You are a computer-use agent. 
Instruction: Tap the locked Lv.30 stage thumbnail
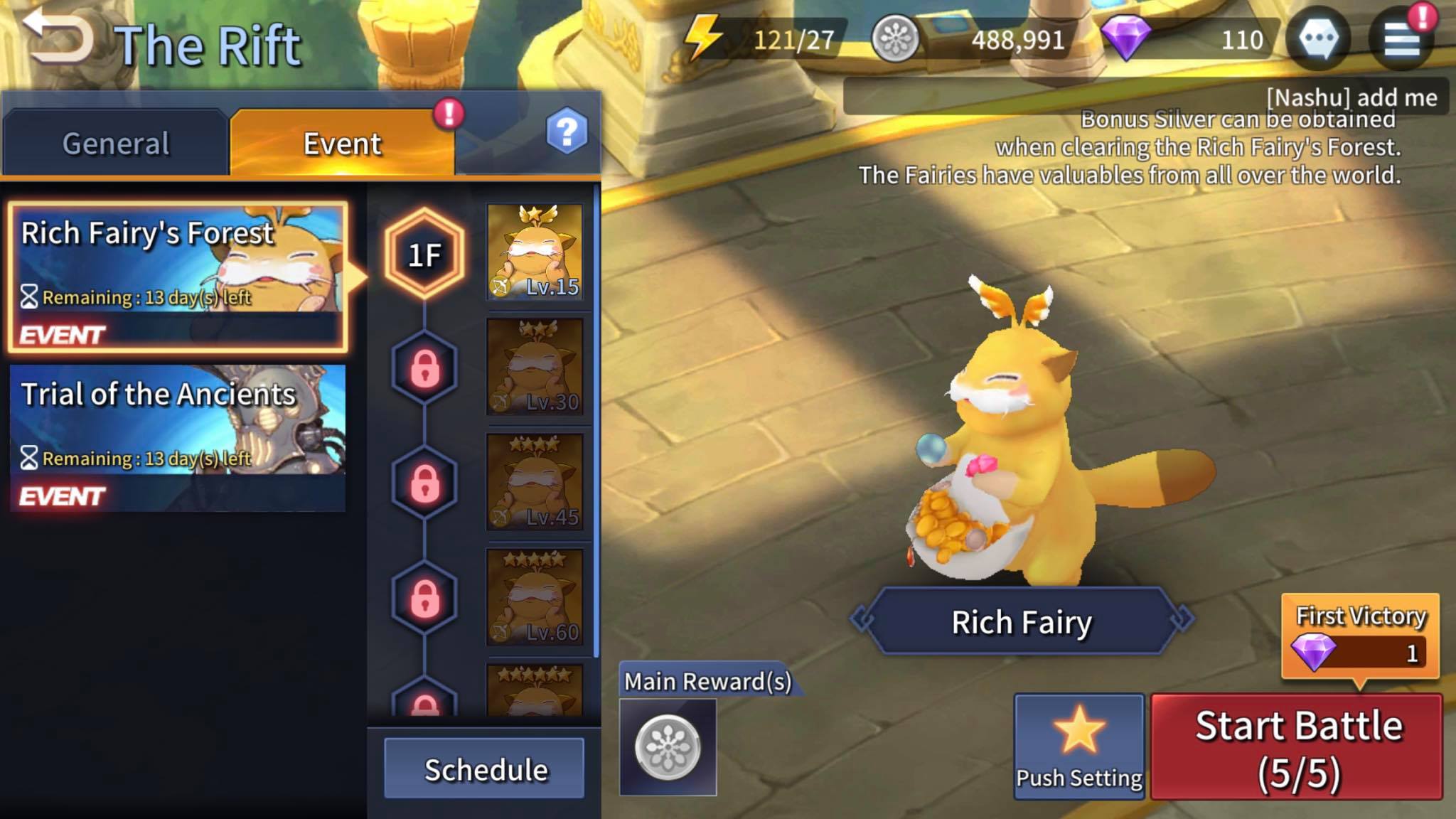pos(535,366)
